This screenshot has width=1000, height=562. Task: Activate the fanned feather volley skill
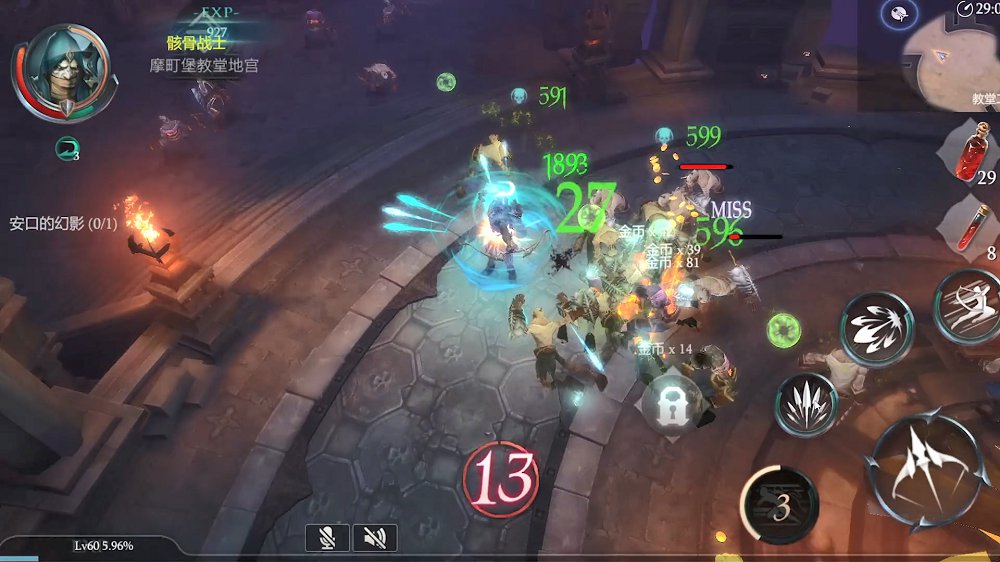coord(876,328)
